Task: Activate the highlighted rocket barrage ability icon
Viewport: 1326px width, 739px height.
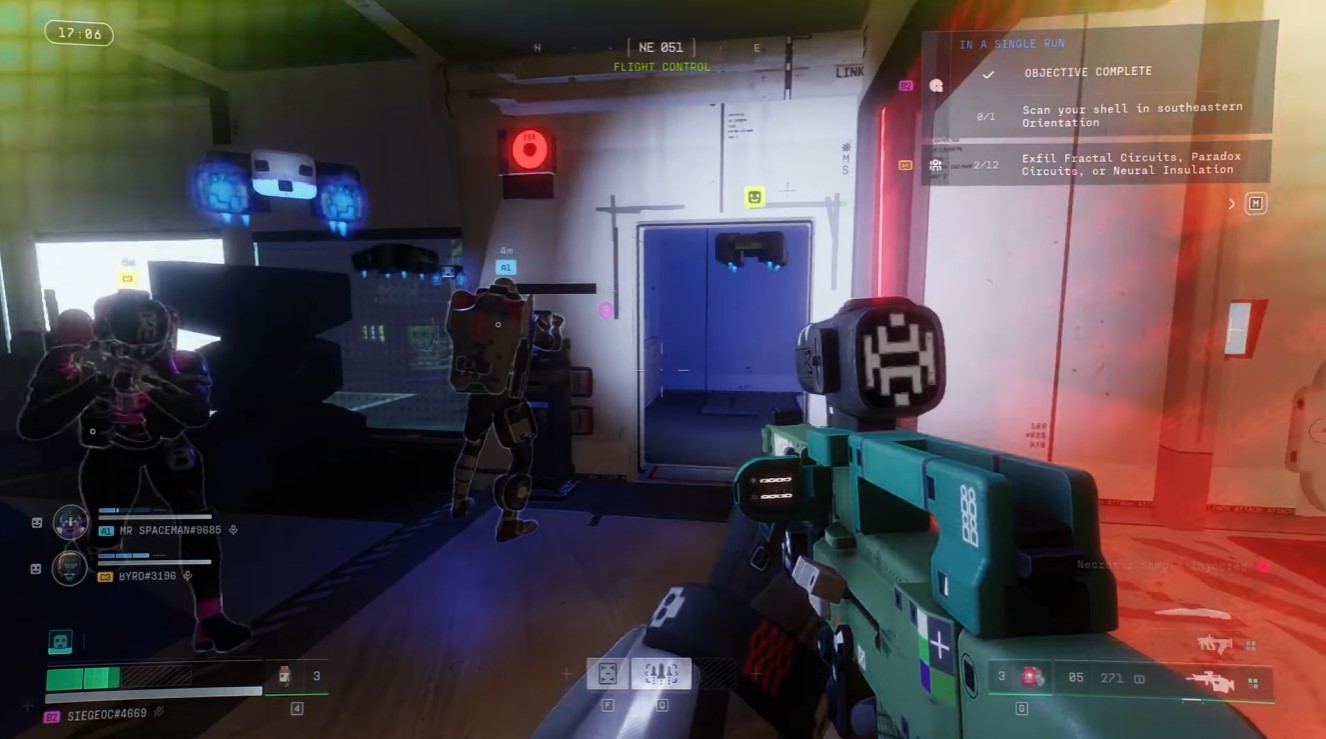Action: click(661, 673)
